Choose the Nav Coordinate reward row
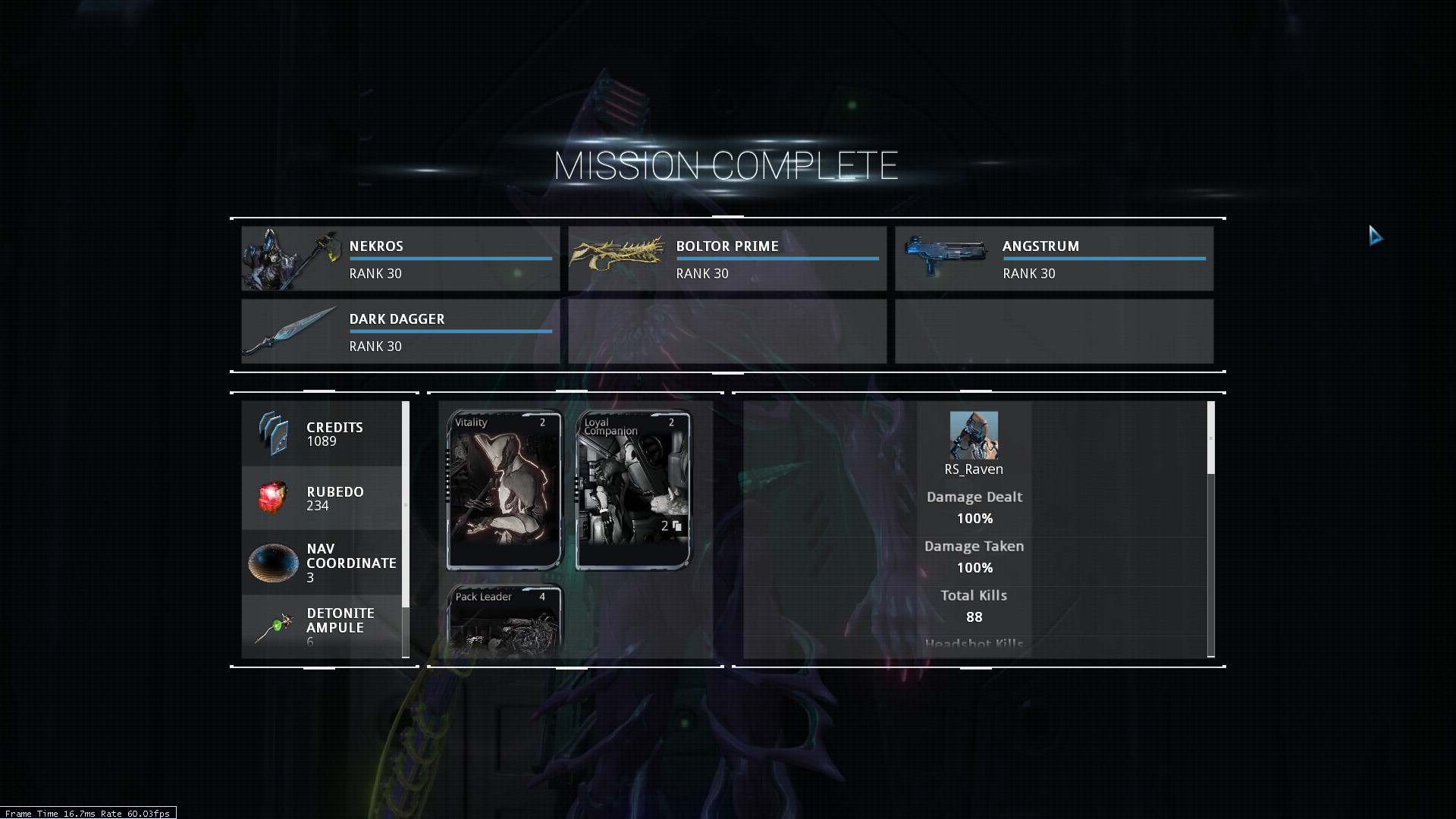The image size is (1456, 819). [322, 563]
